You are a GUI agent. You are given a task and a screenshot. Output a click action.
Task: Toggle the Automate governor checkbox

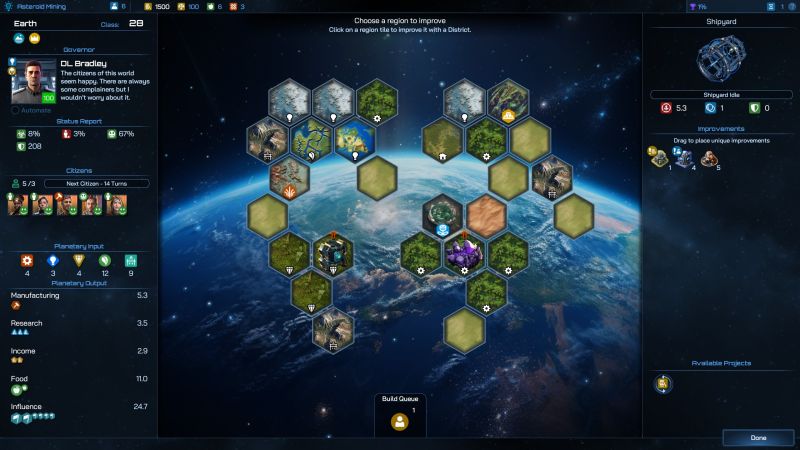coord(16,110)
